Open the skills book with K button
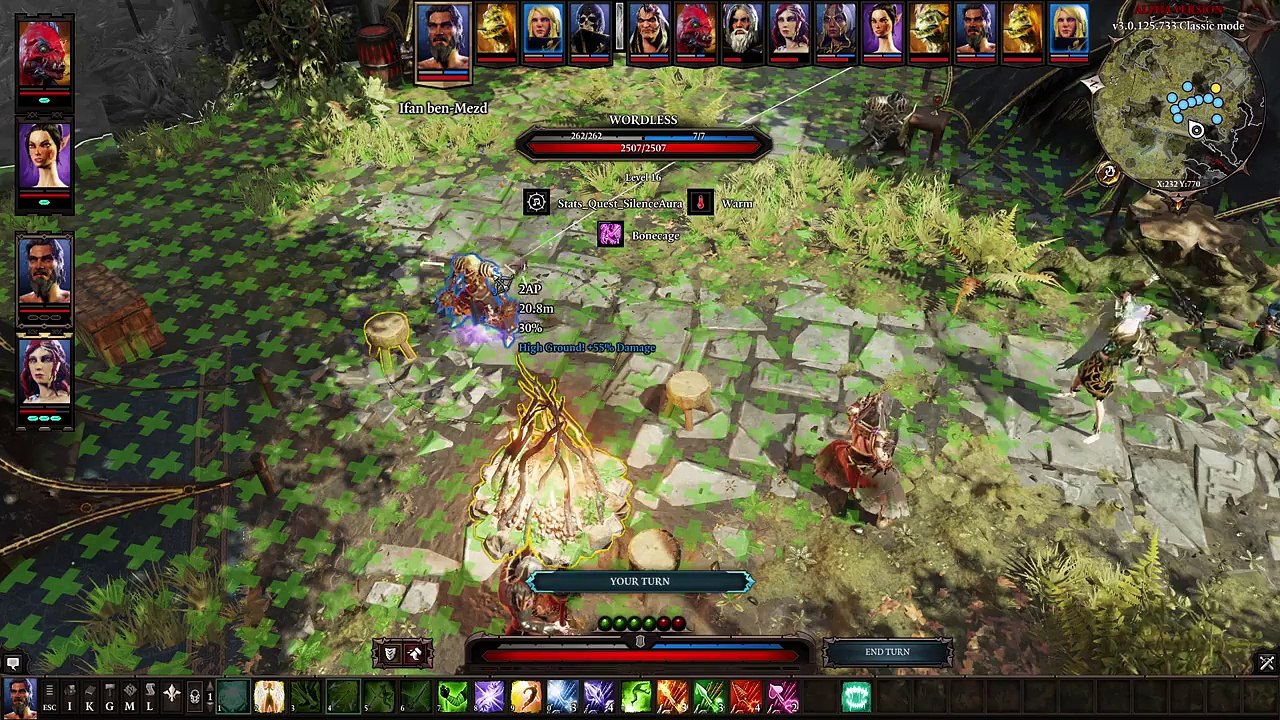The height and width of the screenshot is (720, 1280). pos(89,698)
